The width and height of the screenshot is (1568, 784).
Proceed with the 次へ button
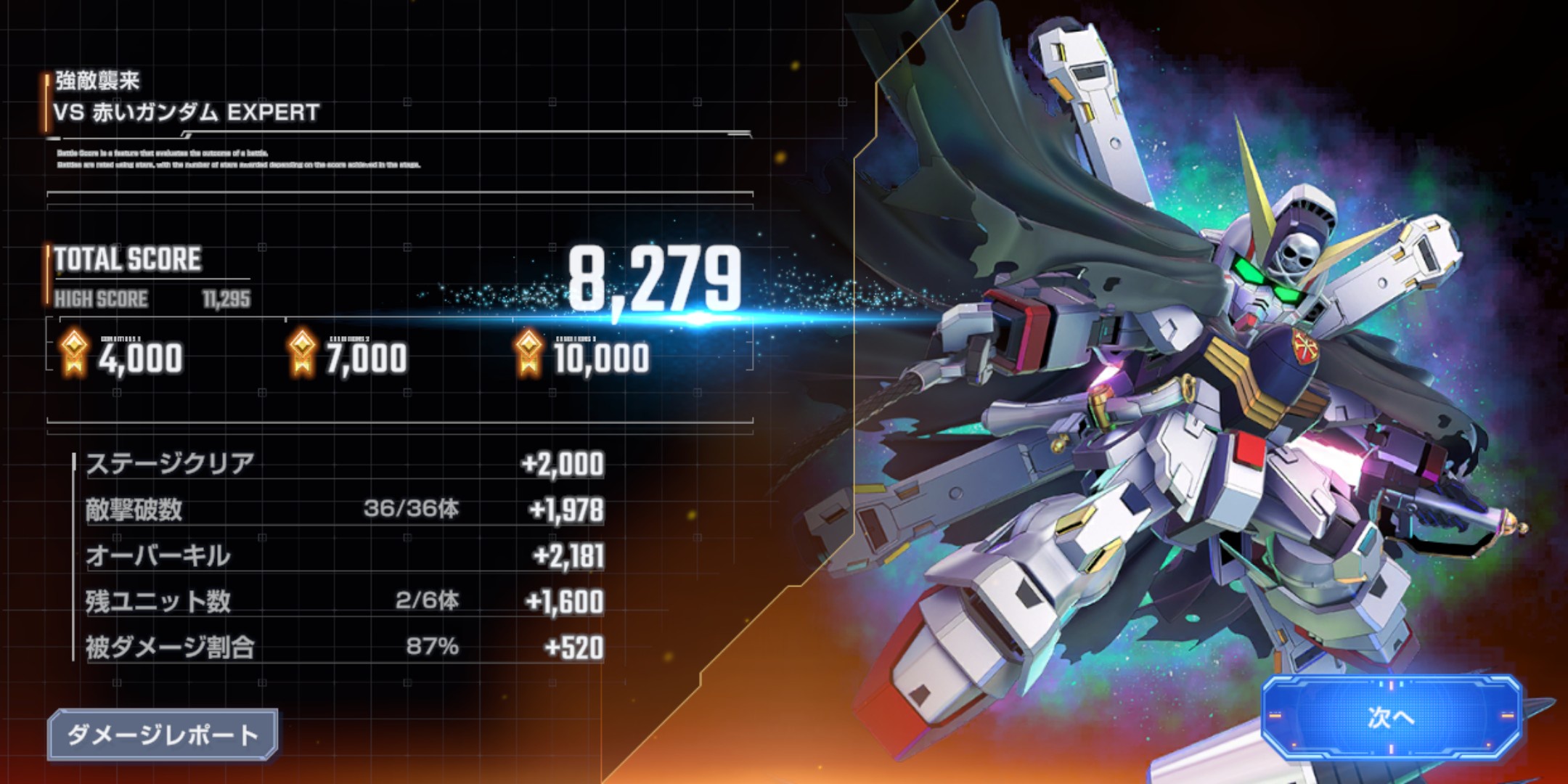1391,717
